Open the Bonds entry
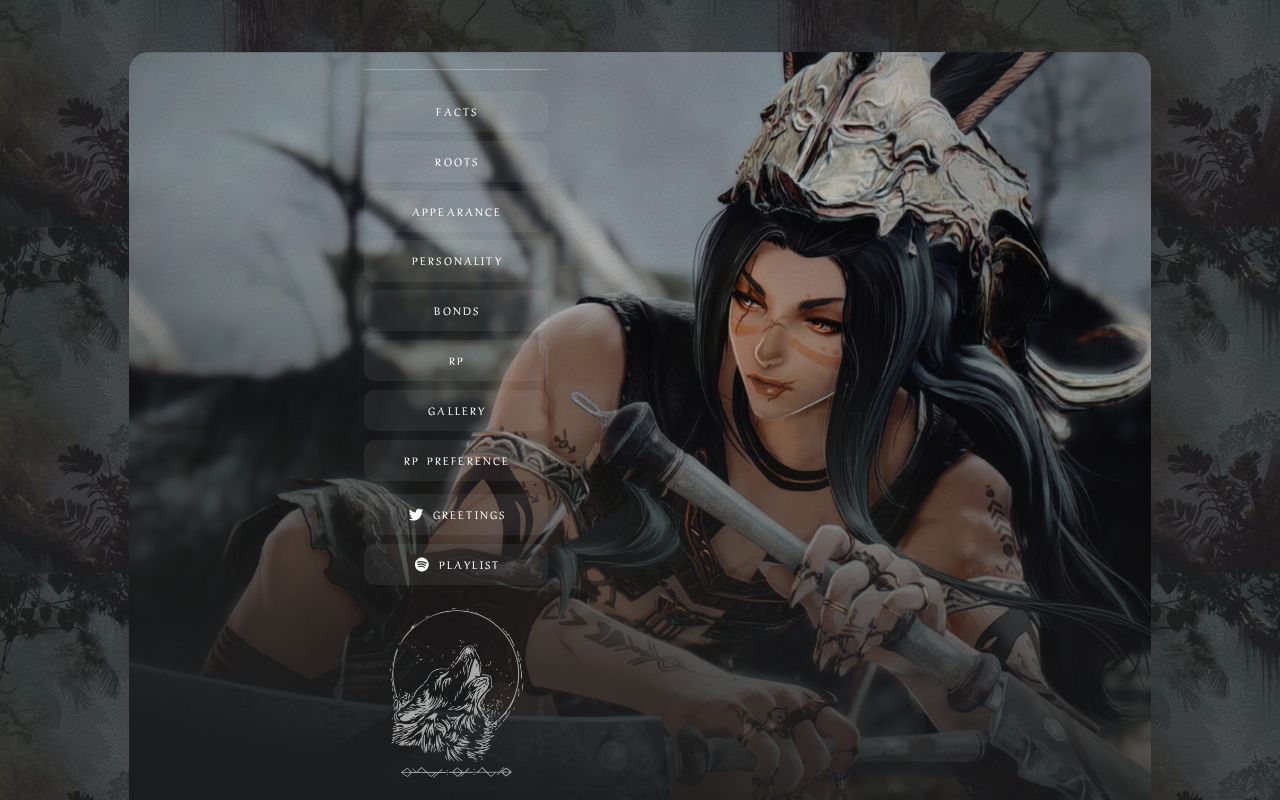This screenshot has height=800, width=1280. [456, 311]
